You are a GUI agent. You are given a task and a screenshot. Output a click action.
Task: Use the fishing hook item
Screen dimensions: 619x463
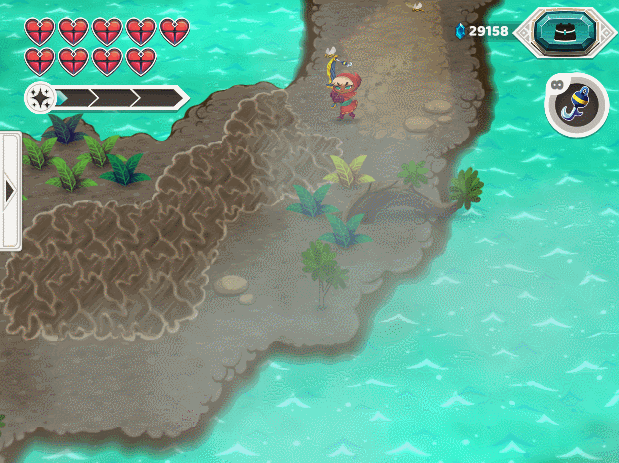pos(578,105)
